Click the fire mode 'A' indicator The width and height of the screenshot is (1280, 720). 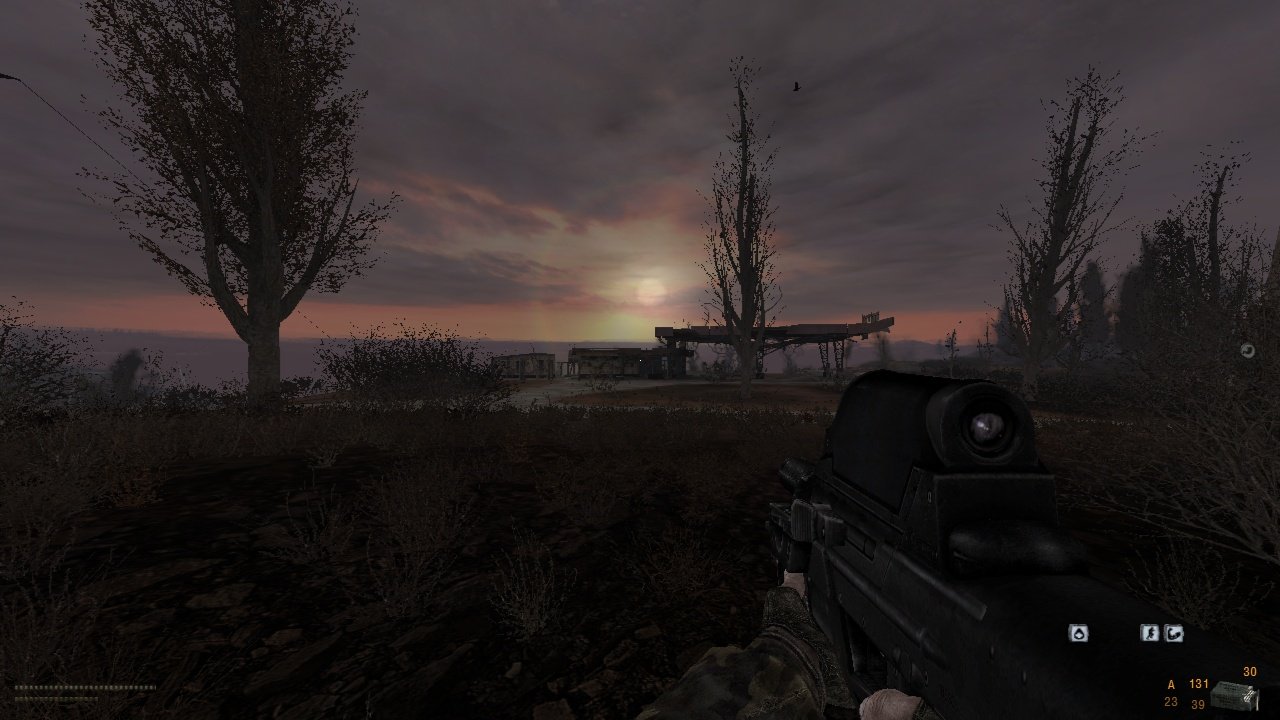1171,684
